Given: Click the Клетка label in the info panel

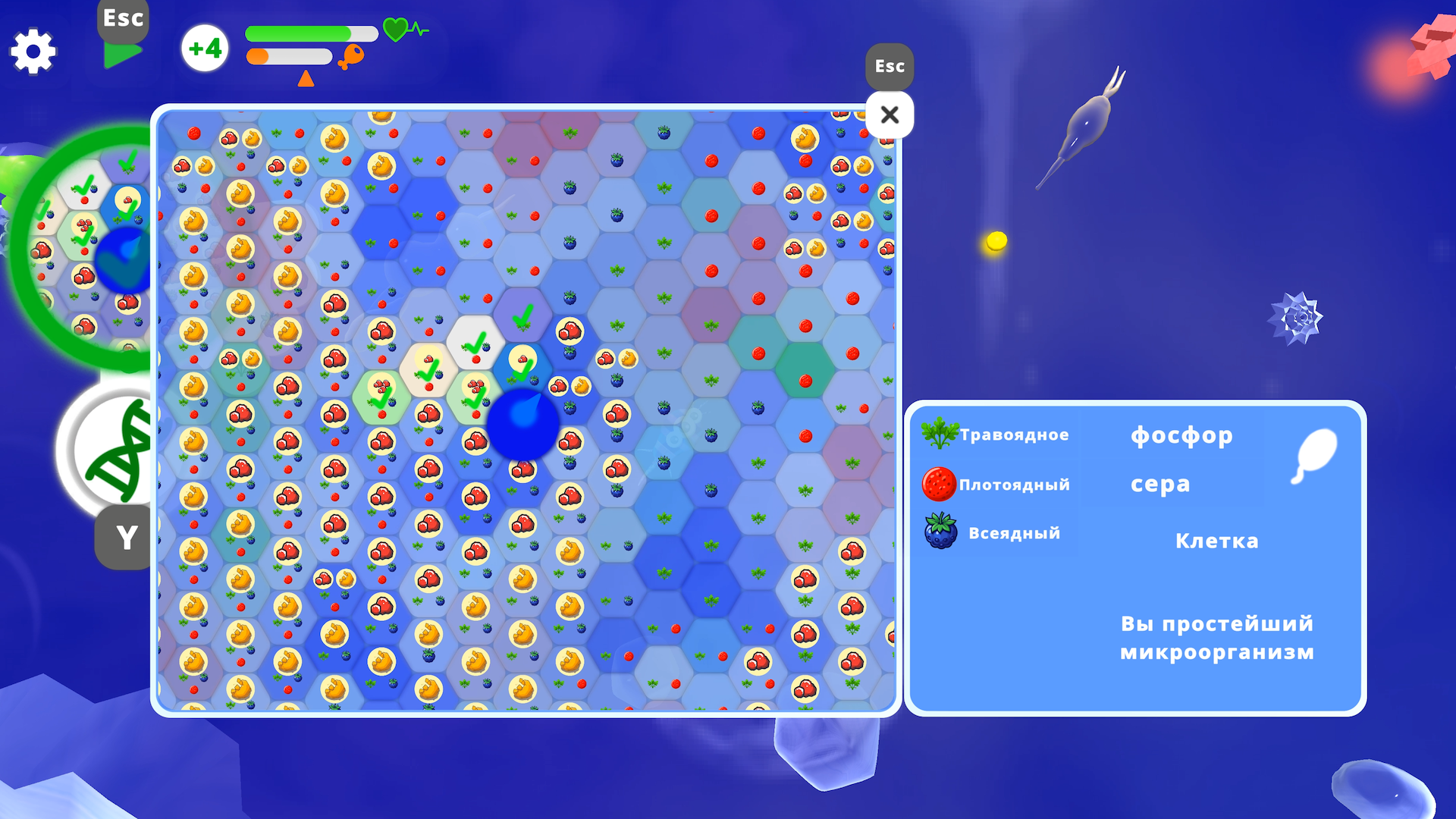Looking at the screenshot, I should click(1216, 540).
